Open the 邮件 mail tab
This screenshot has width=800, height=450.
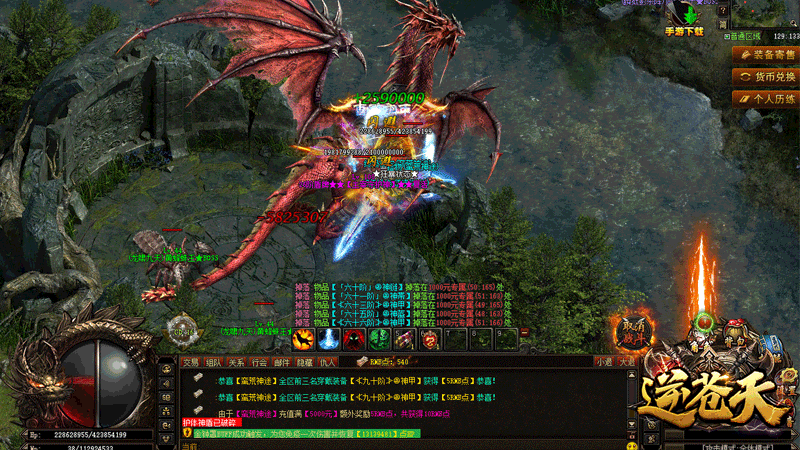tap(283, 362)
